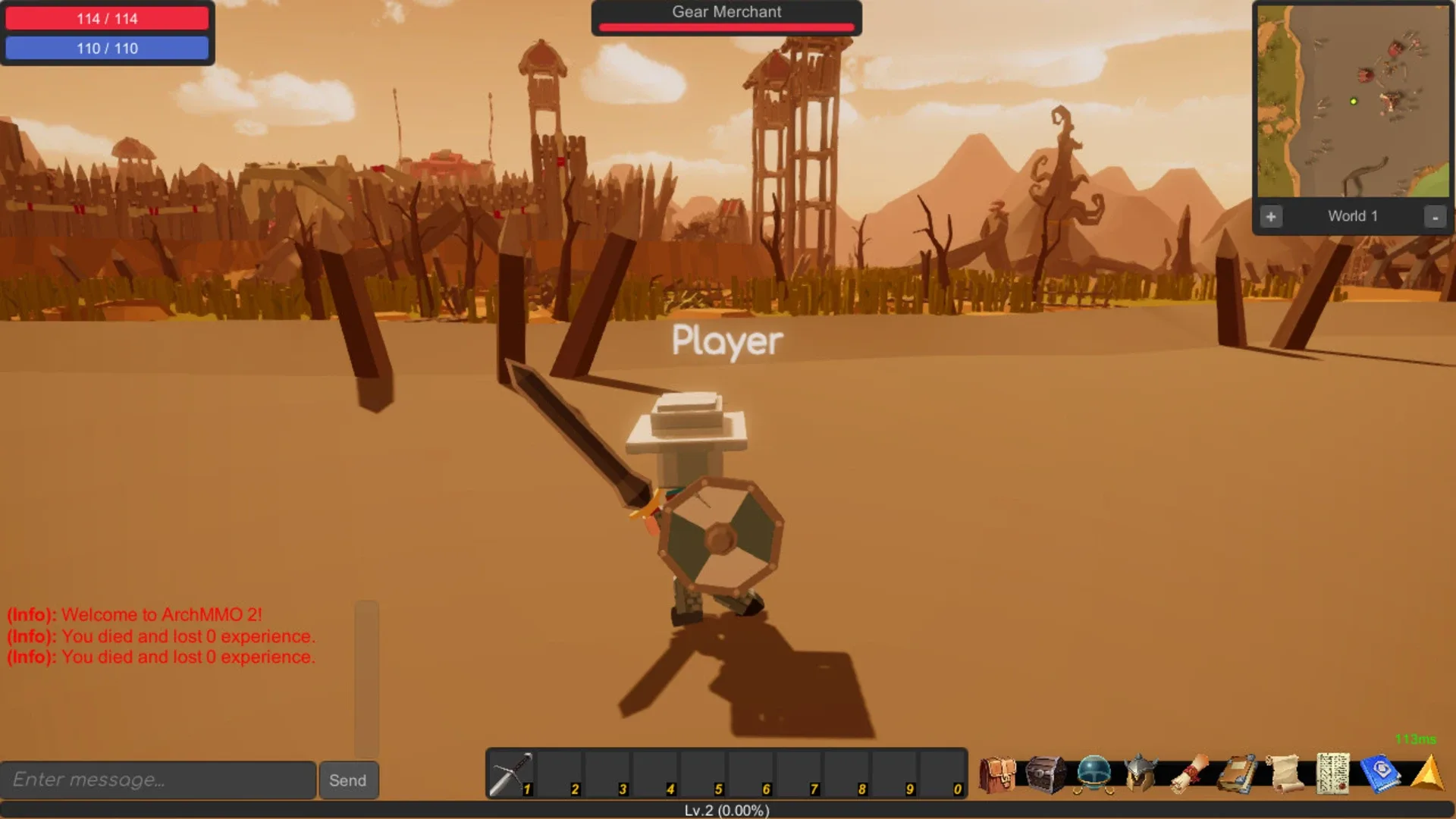
Task: Click the World 1 label under the minimap
Action: pos(1353,216)
